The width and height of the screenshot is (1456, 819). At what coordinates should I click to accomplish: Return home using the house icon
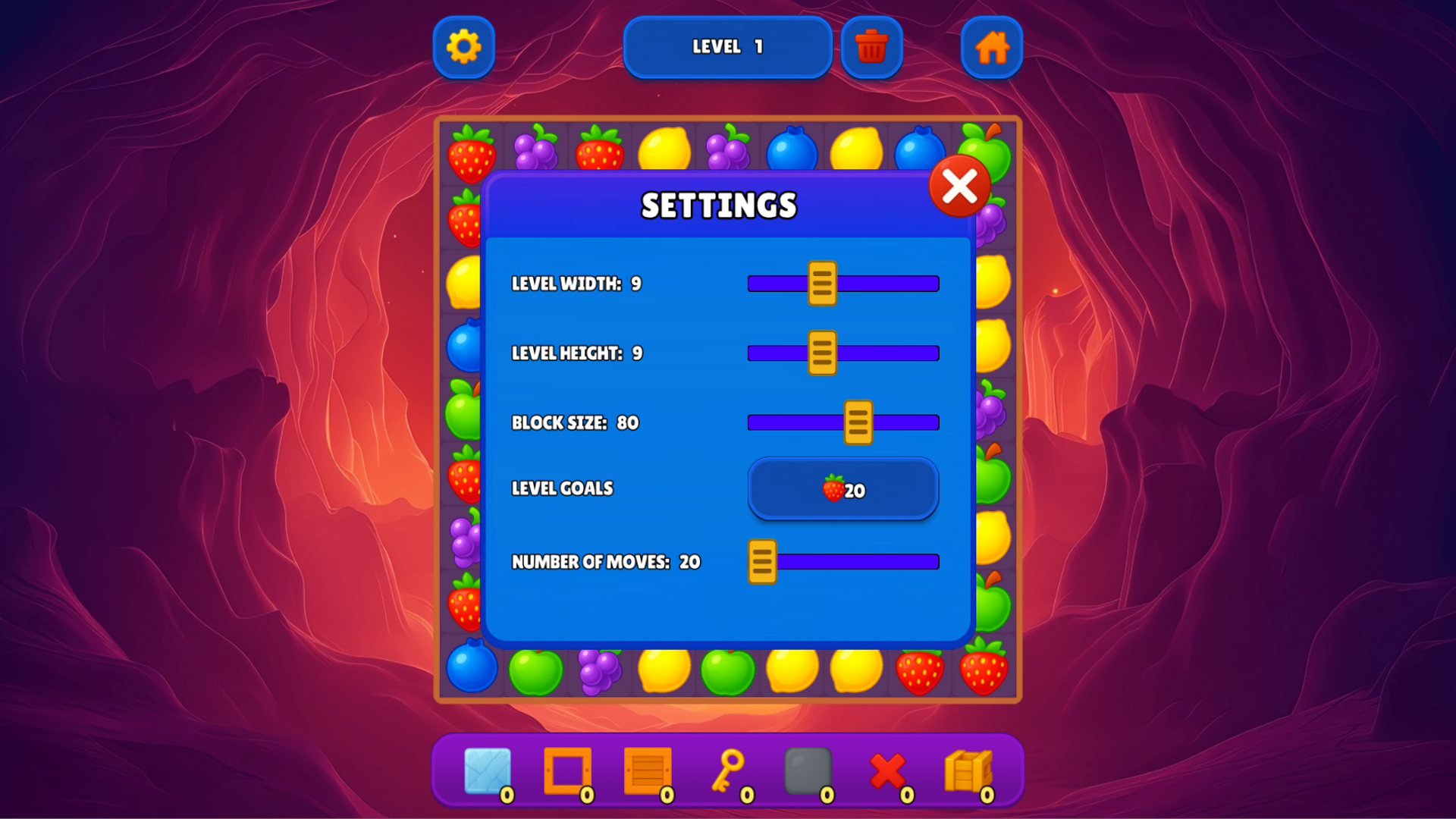[992, 47]
